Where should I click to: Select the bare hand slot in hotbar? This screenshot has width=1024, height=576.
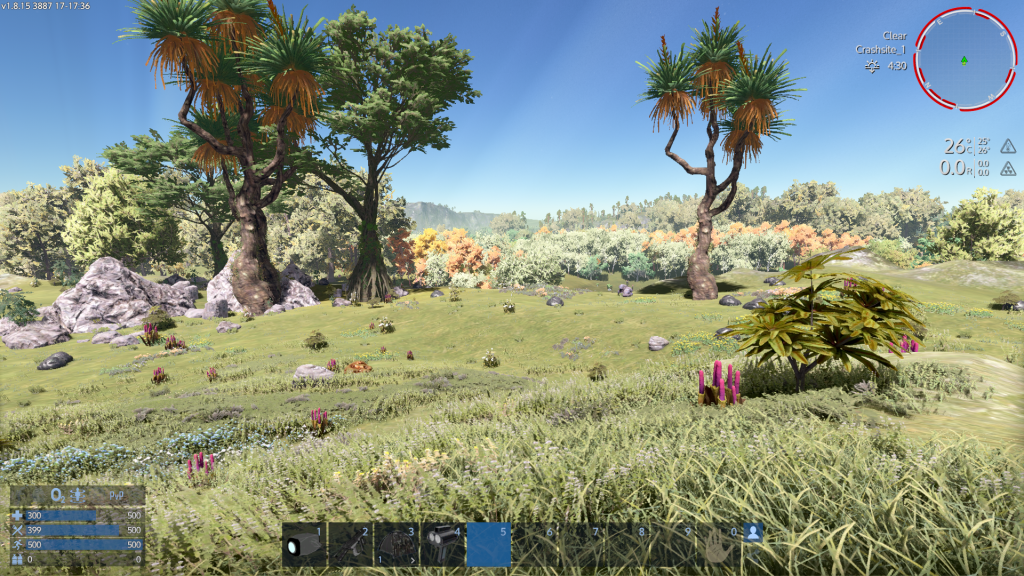[719, 546]
